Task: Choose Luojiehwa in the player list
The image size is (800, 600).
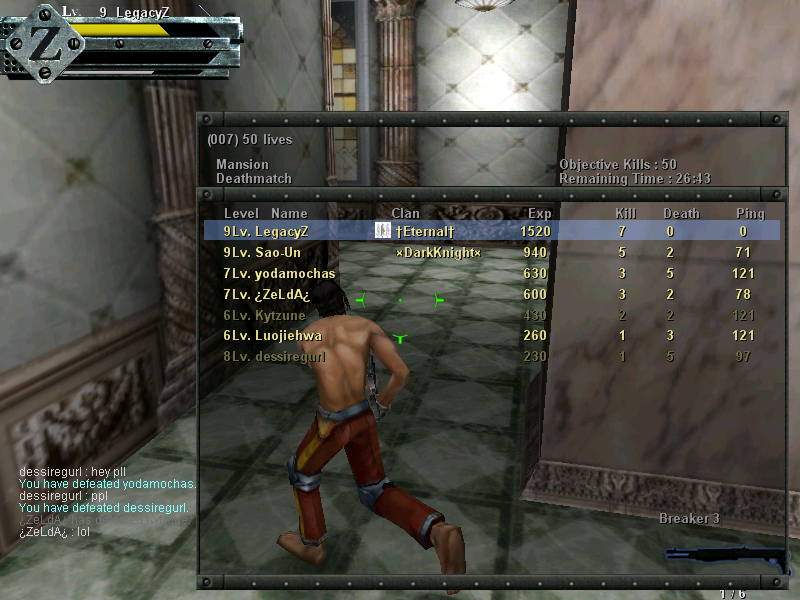Action: pos(490,336)
